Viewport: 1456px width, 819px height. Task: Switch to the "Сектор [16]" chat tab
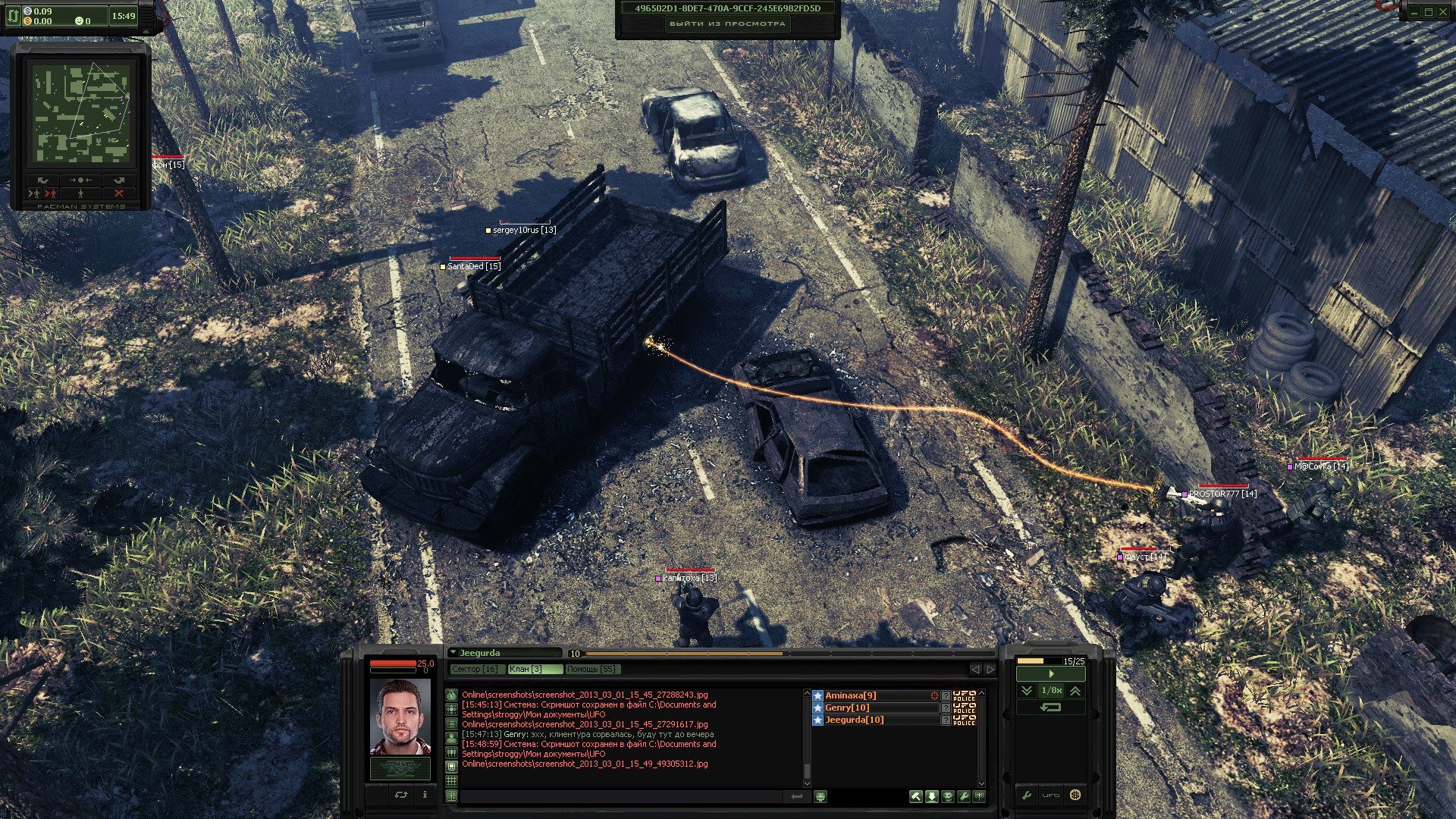[x=475, y=669]
